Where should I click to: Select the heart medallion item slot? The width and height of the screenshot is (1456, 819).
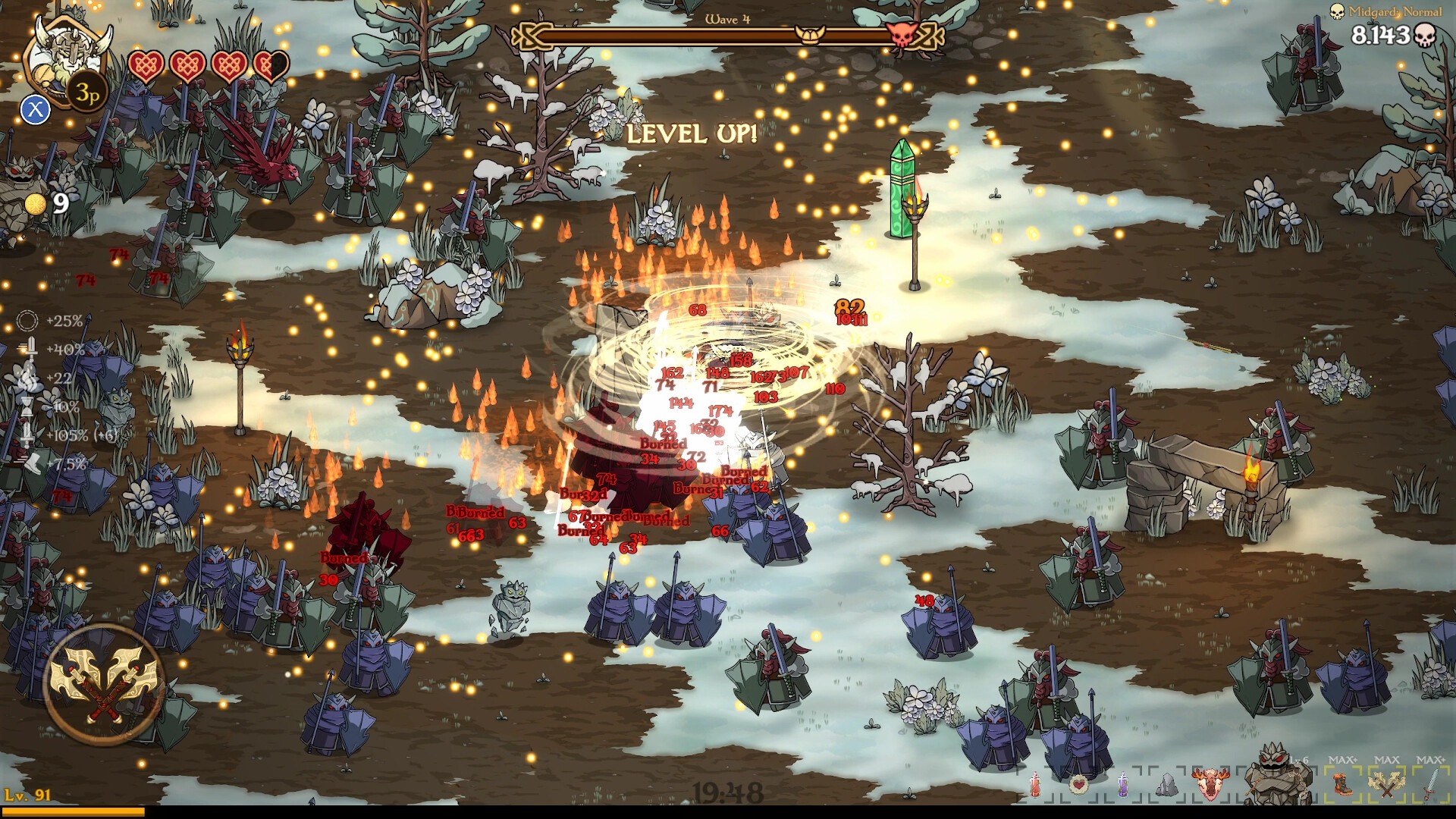[x=1078, y=786]
